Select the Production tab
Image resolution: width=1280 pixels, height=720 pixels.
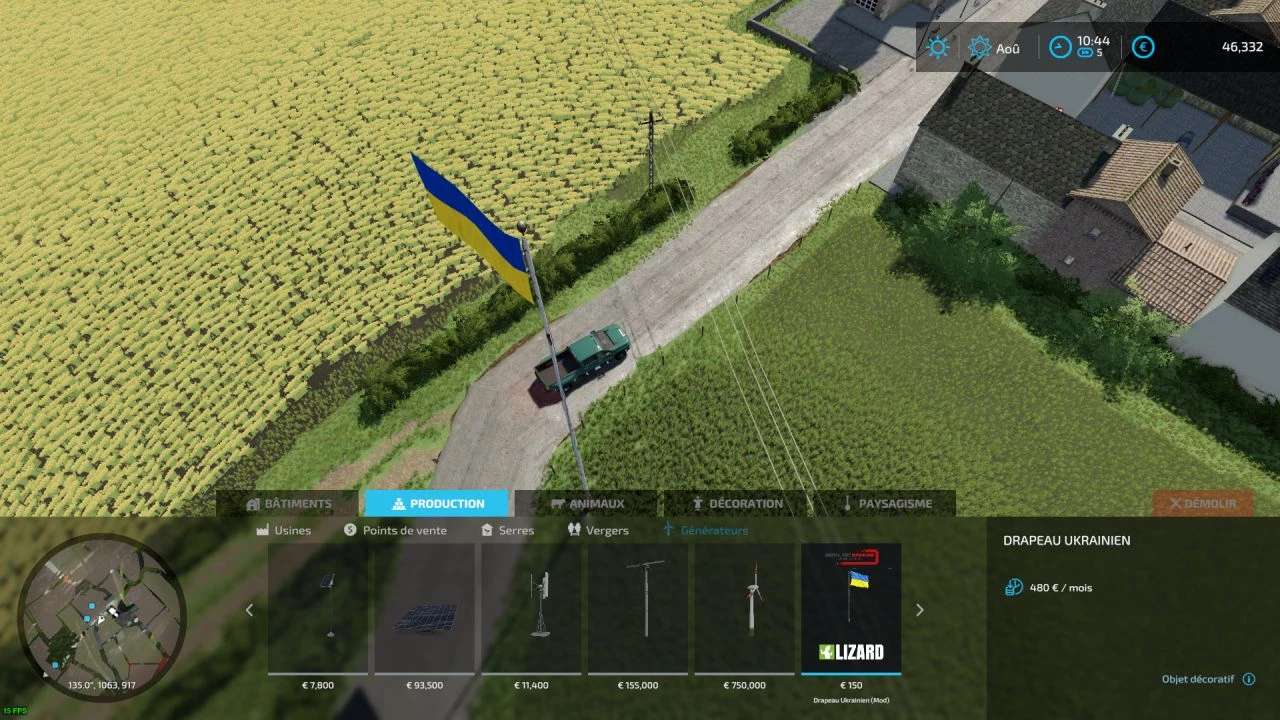coord(436,504)
